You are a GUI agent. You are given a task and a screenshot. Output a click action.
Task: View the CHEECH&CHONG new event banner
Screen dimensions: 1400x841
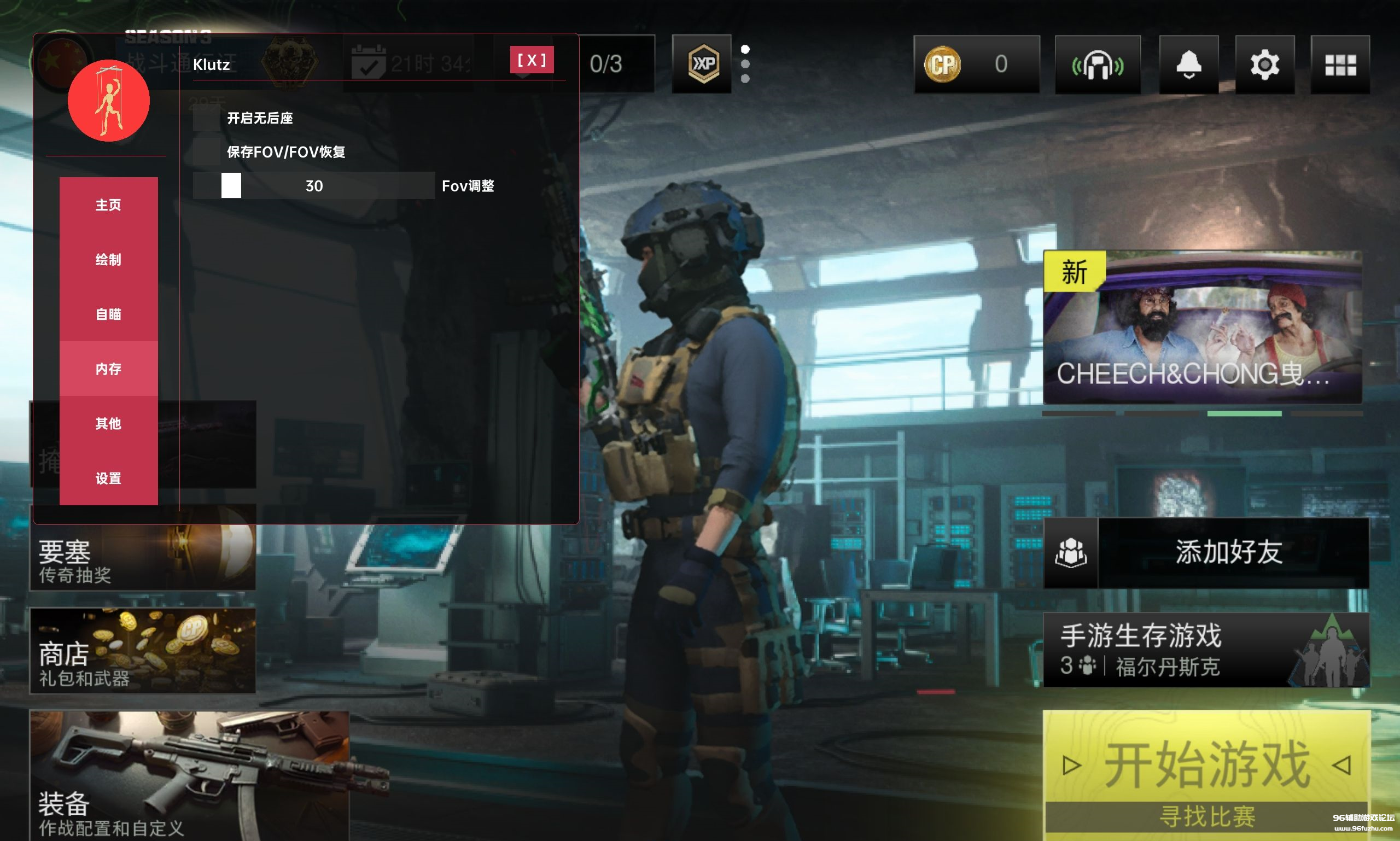[1202, 327]
